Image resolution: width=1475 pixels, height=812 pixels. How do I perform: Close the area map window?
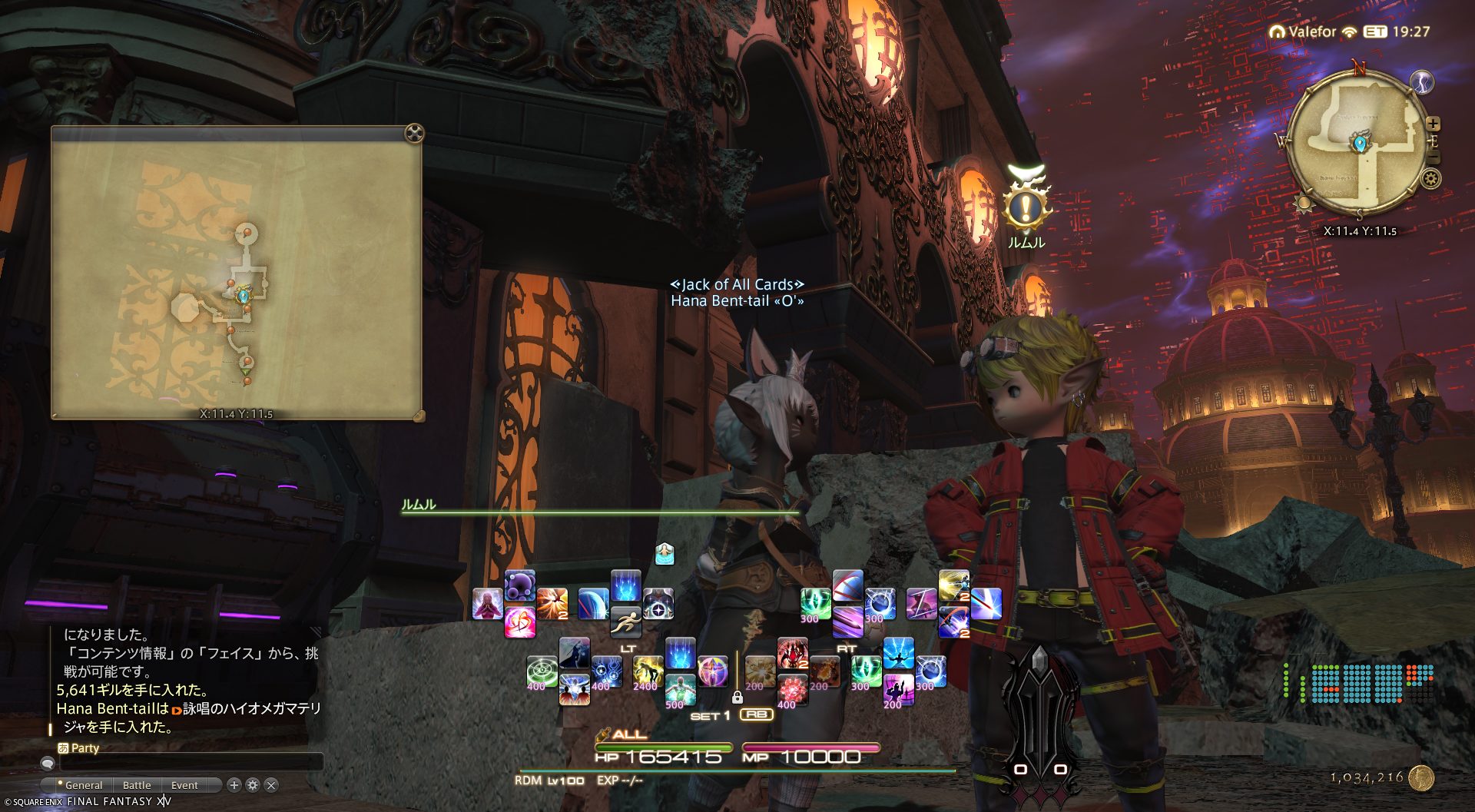point(414,134)
